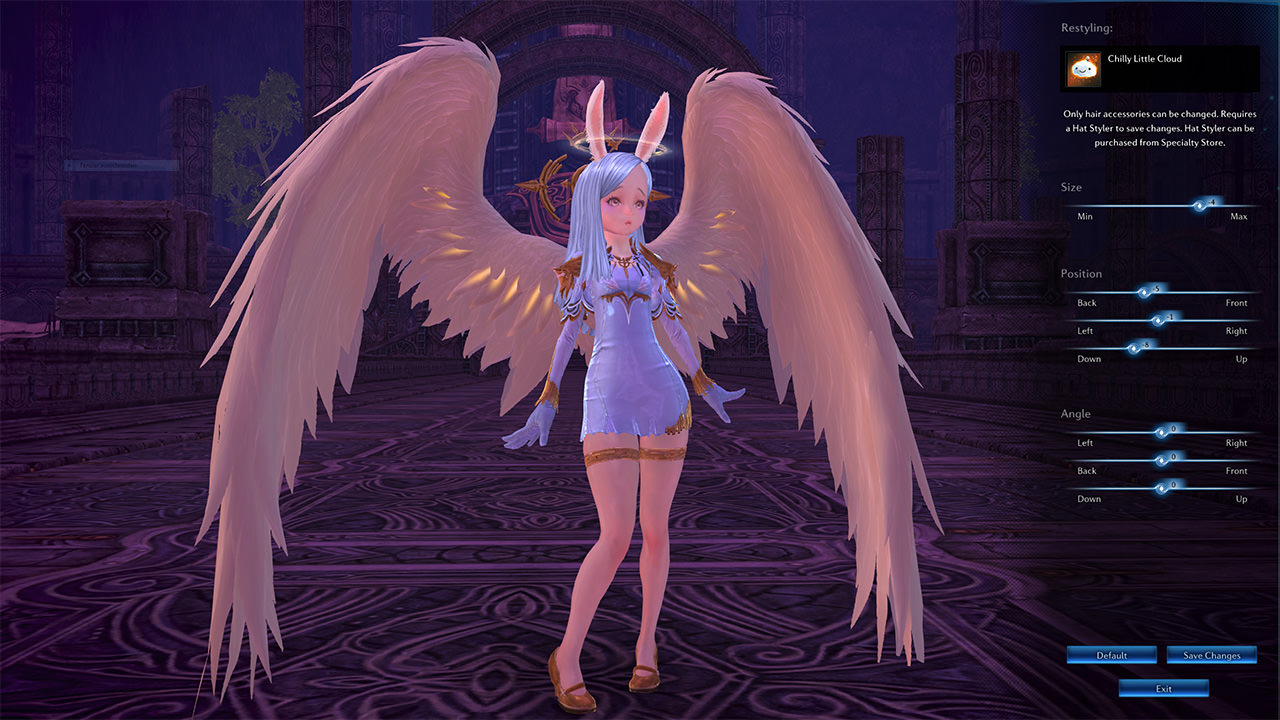Click the Max label on the Size slider

(1238, 216)
